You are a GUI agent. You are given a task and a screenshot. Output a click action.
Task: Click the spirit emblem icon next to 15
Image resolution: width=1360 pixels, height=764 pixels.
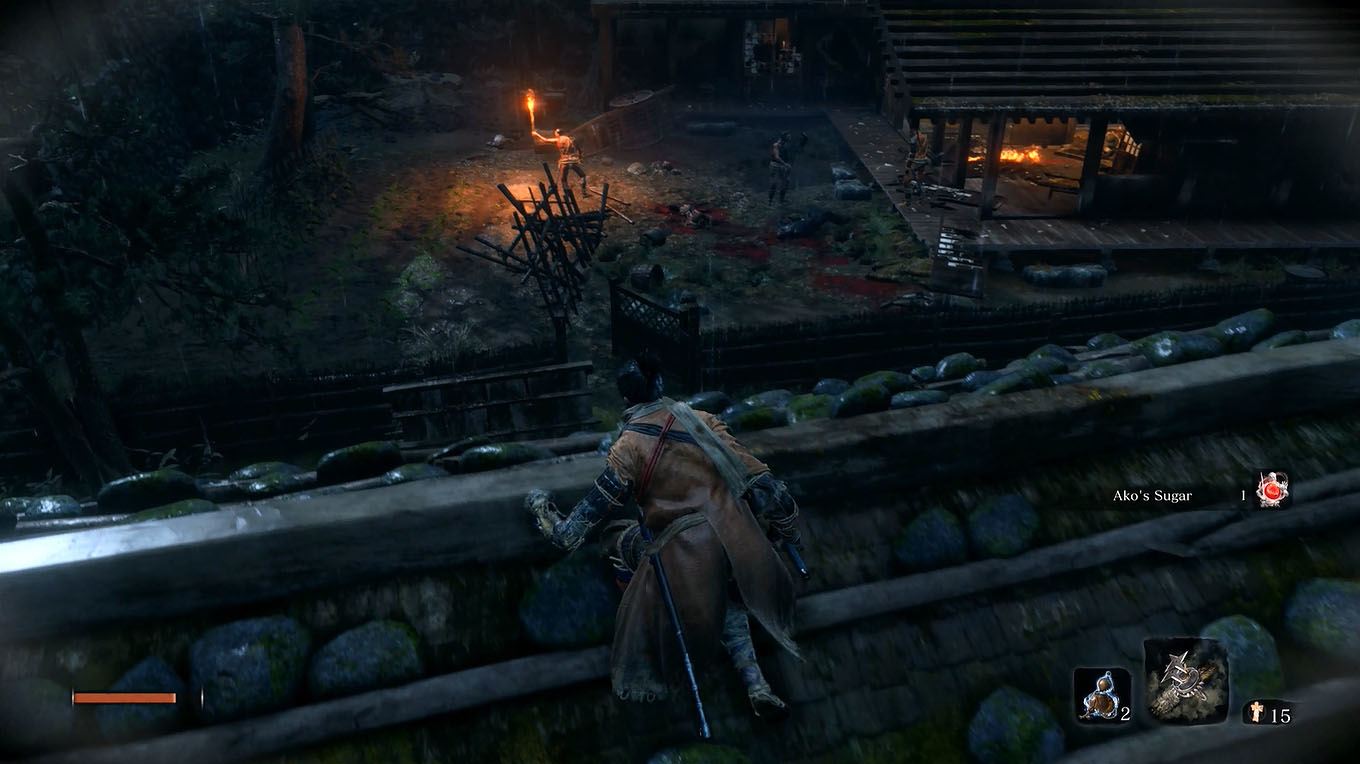1255,712
